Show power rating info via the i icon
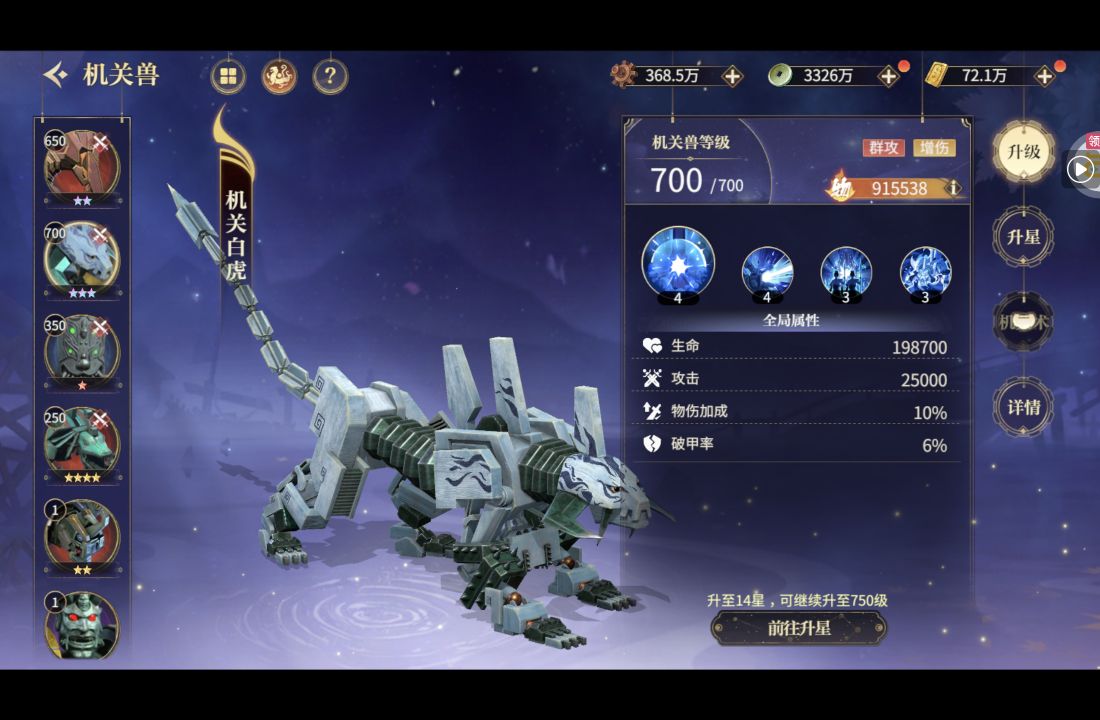The image size is (1100, 720). 953,188
